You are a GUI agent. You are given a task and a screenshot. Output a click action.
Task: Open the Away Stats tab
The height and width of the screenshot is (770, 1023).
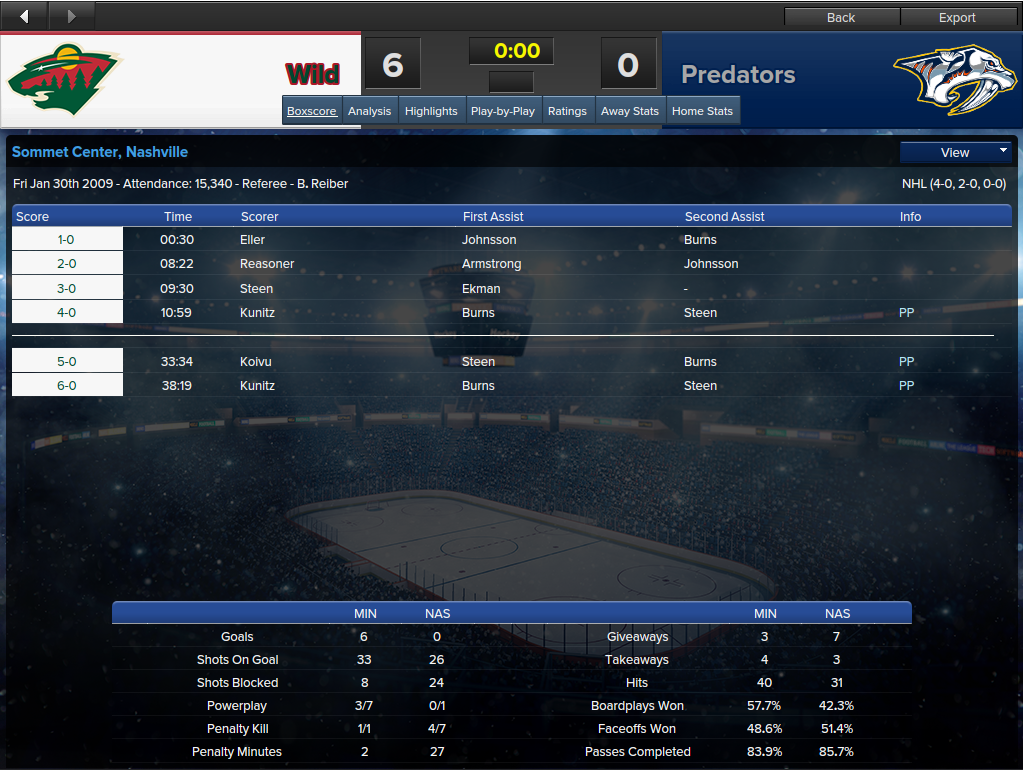(630, 111)
